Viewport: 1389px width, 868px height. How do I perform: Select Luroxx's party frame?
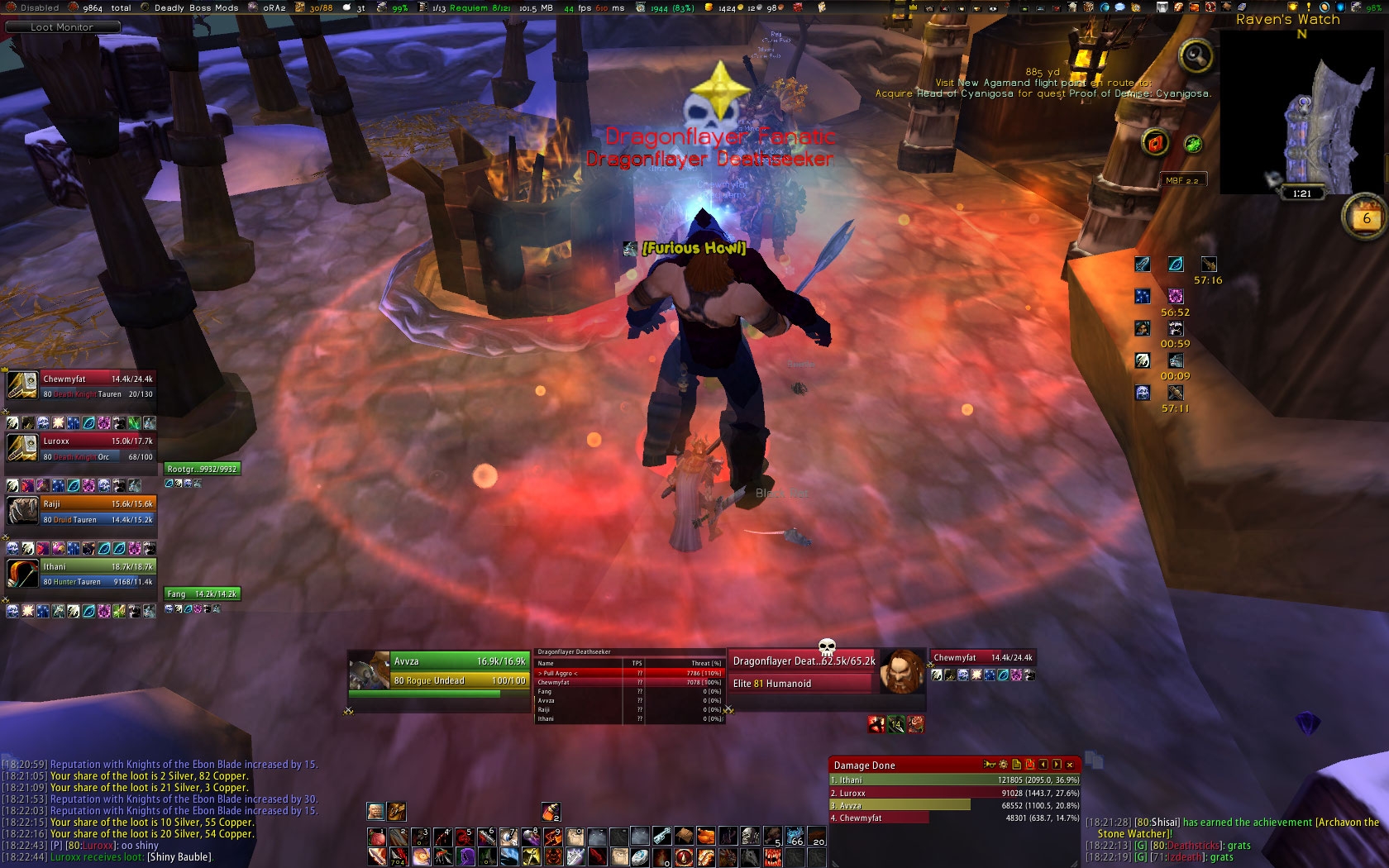pos(80,448)
